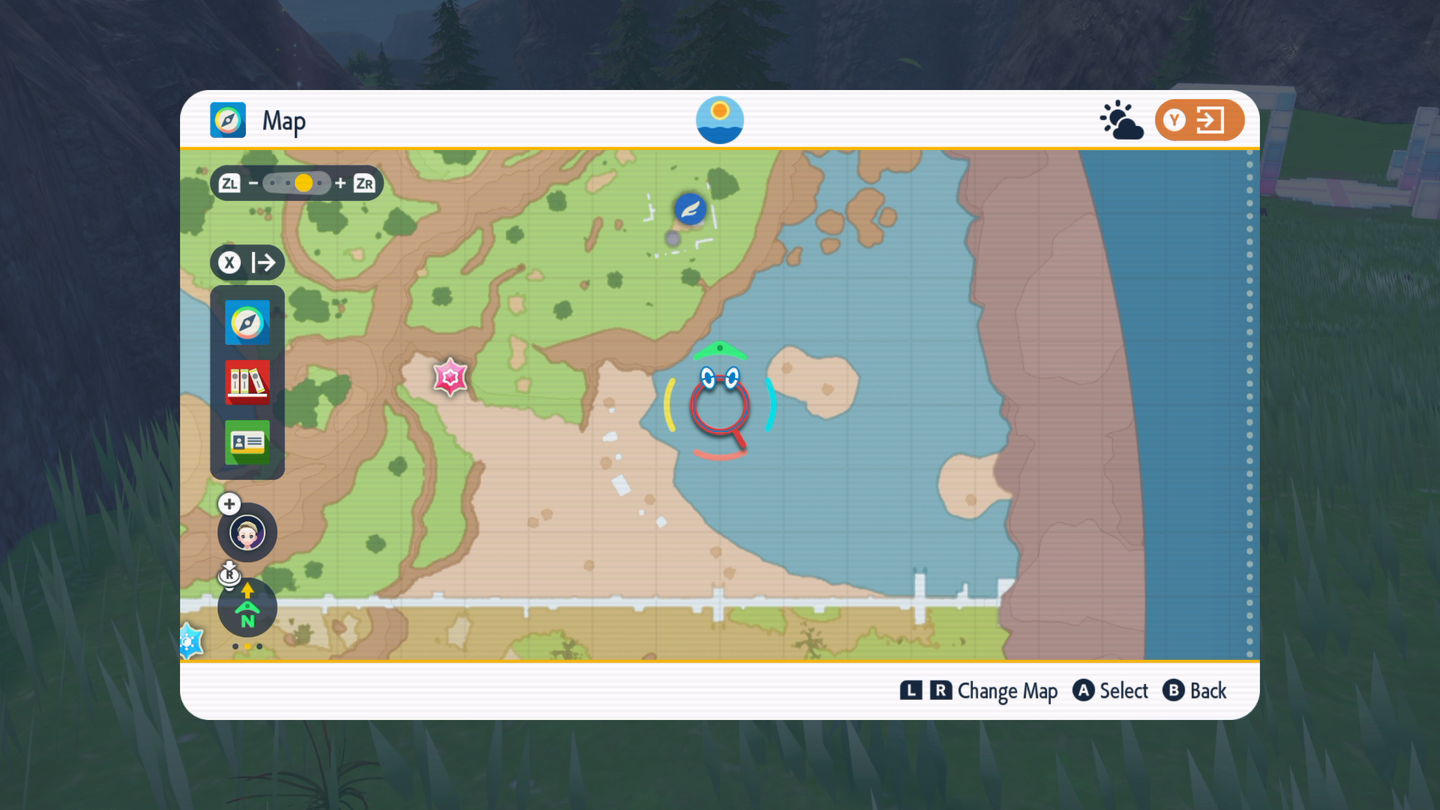Select the compass Map app in sidebar
The height and width of the screenshot is (810, 1440).
pos(247,323)
